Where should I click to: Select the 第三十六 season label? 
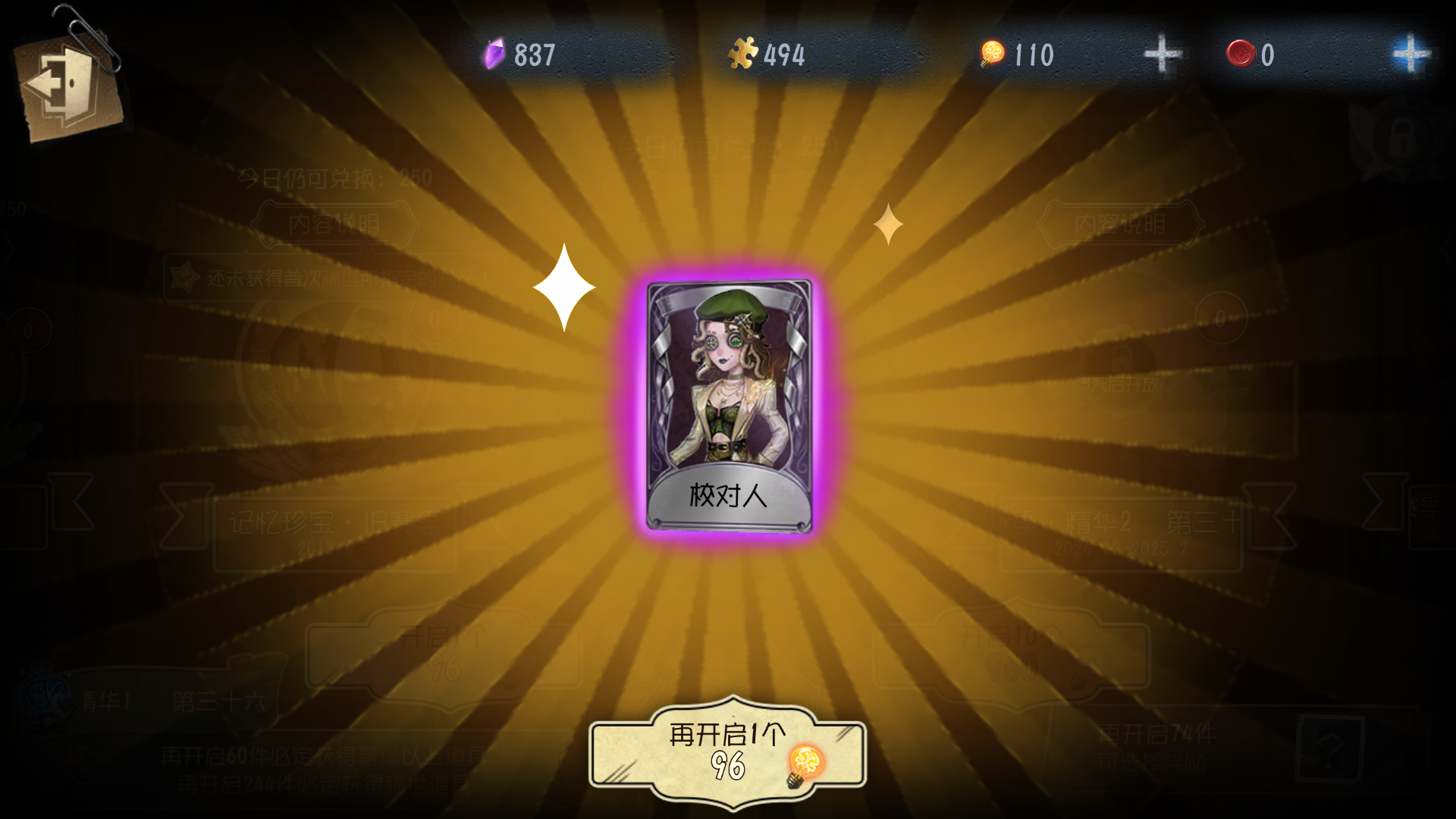(x=218, y=701)
